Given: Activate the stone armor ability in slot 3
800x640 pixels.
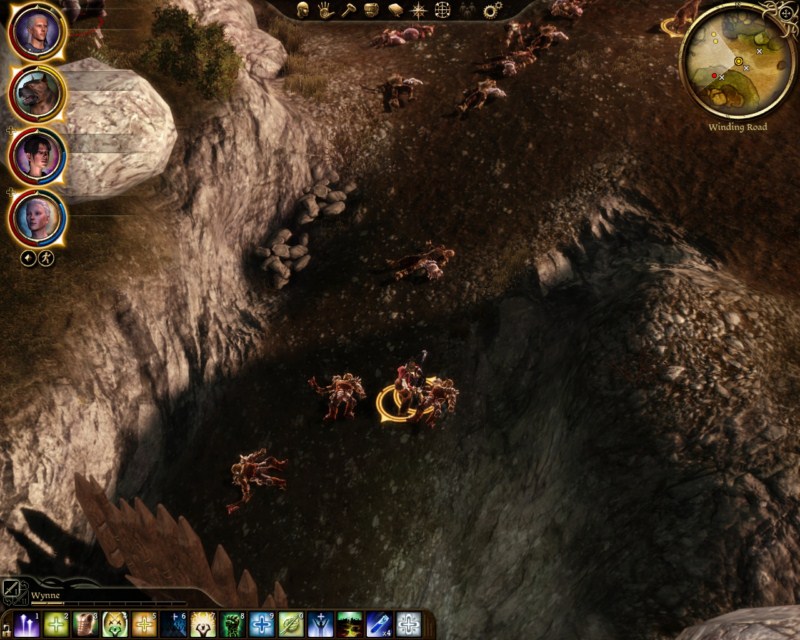Looking at the screenshot, I should 86,625.
